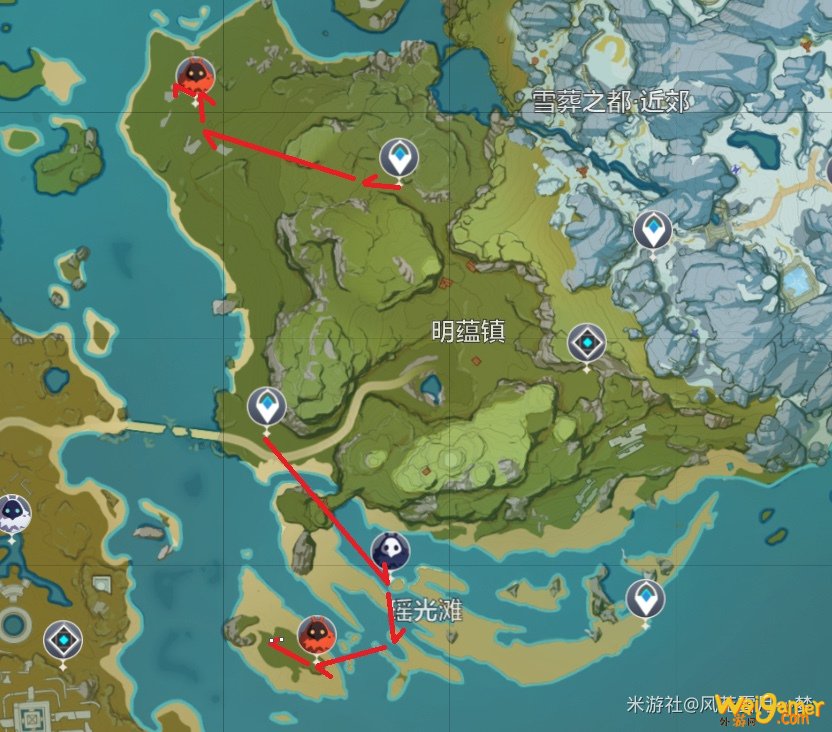This screenshot has width=832, height=732.
Task: Open the teleport waypoint by the western bridge
Action: [x=267, y=407]
